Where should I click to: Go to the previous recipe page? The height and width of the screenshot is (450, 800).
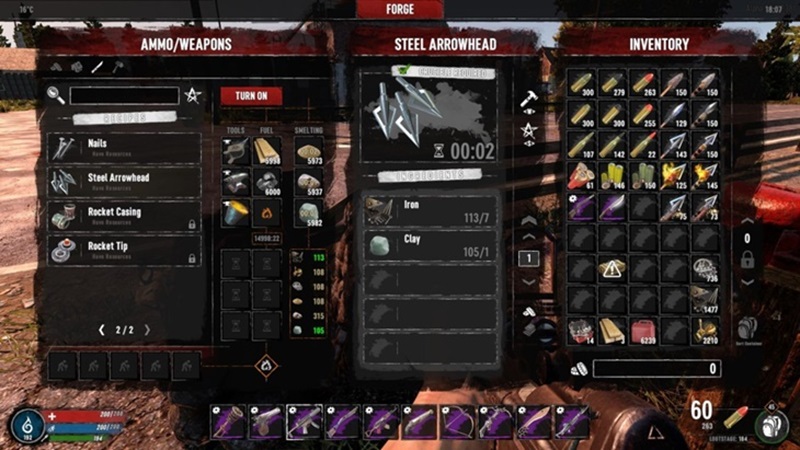coord(101,330)
